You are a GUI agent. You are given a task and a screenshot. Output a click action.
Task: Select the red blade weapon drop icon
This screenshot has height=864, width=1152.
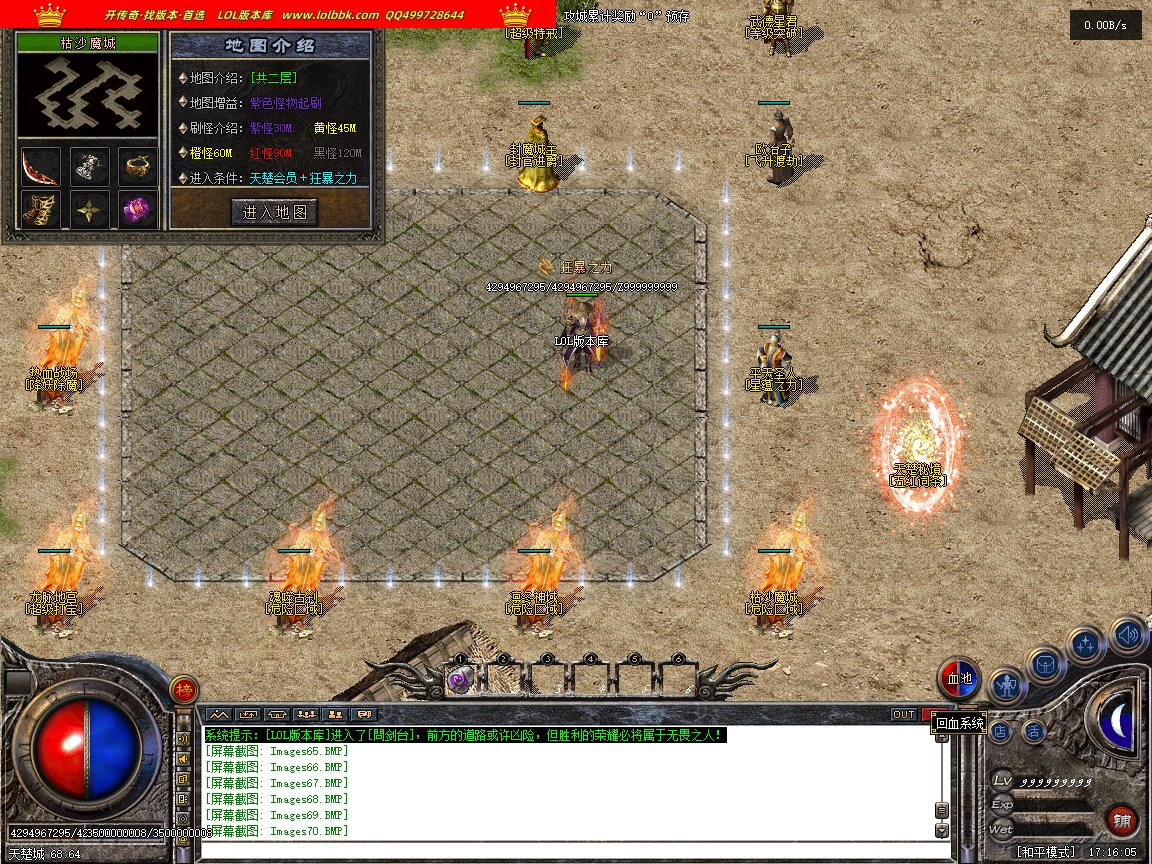41,166
